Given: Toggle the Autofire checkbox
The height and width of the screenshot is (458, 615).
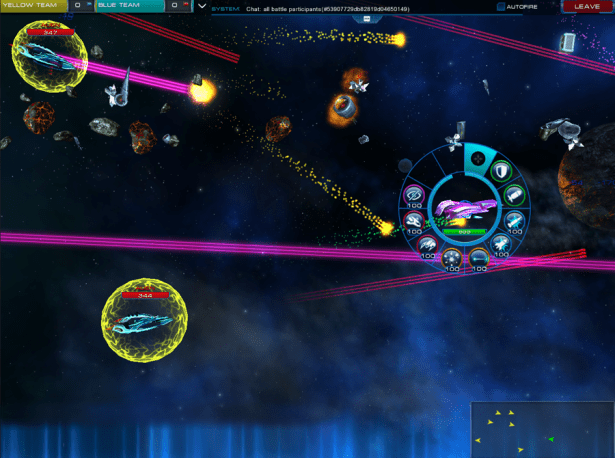Looking at the screenshot, I should pyautogui.click(x=500, y=6).
